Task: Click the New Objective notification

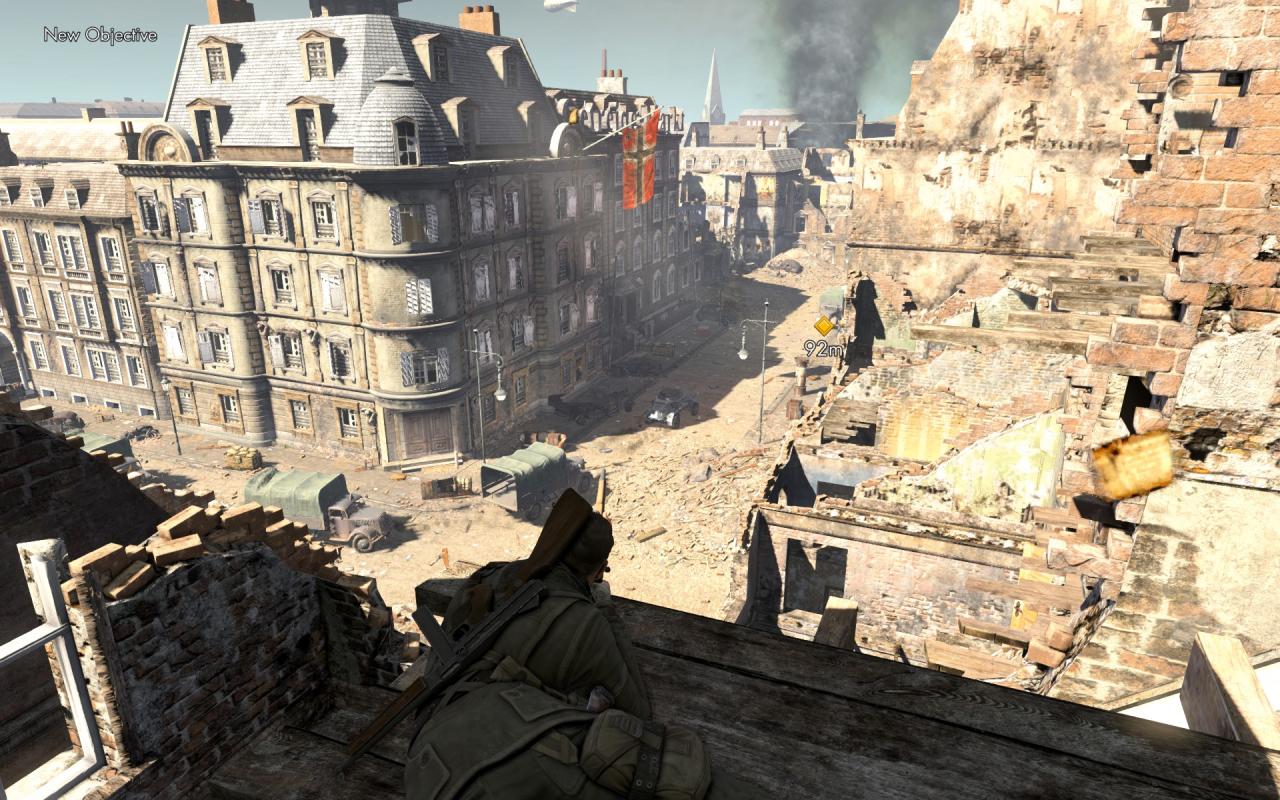Action: point(100,35)
